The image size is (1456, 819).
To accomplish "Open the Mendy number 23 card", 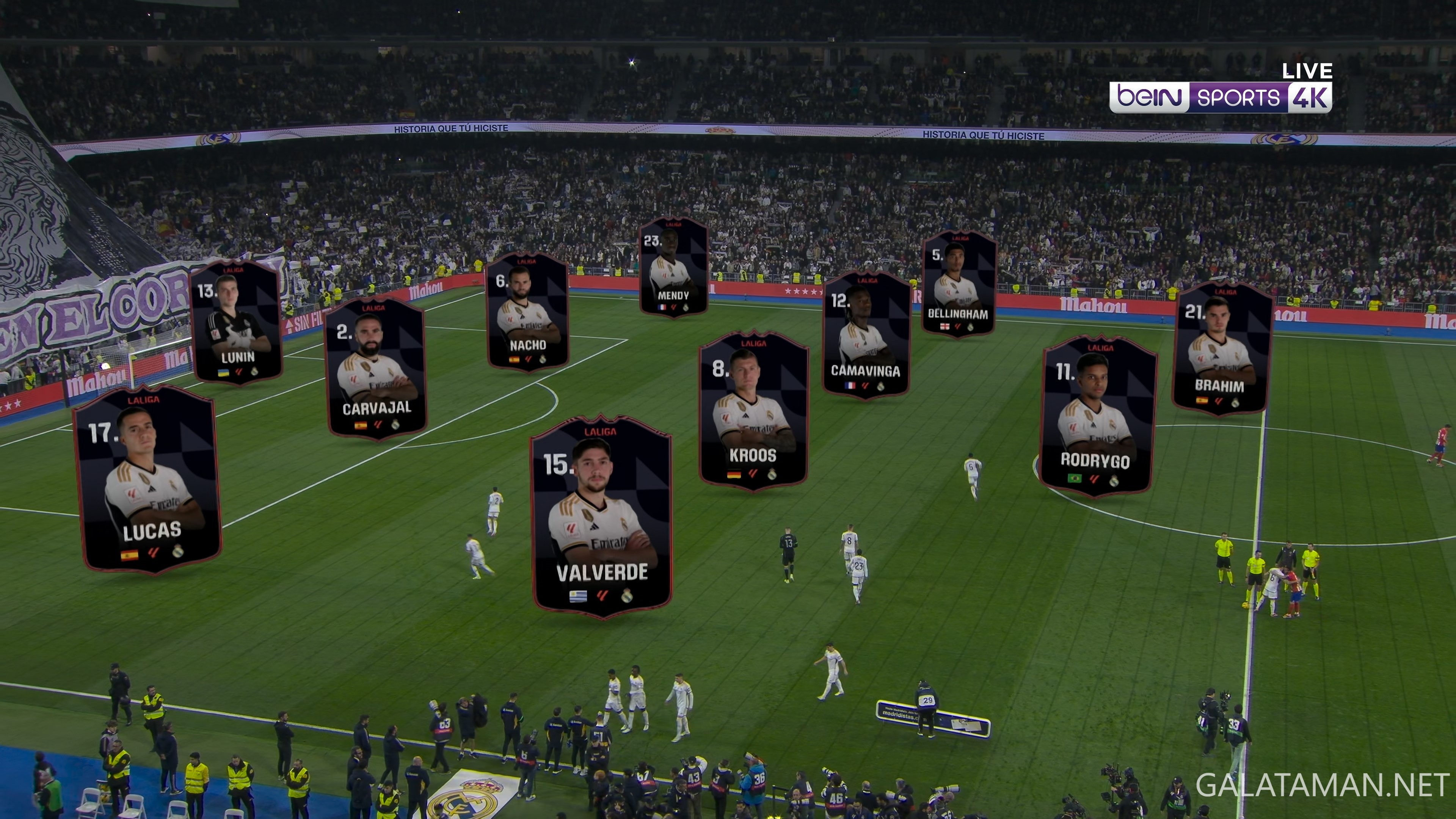I will click(x=673, y=267).
